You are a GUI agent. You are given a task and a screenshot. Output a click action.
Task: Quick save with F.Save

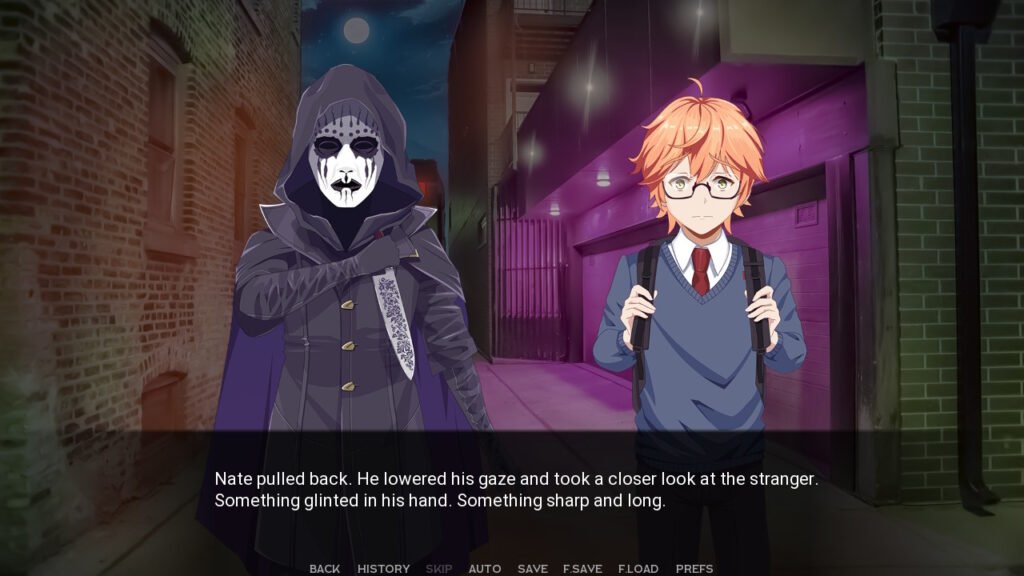(x=582, y=569)
